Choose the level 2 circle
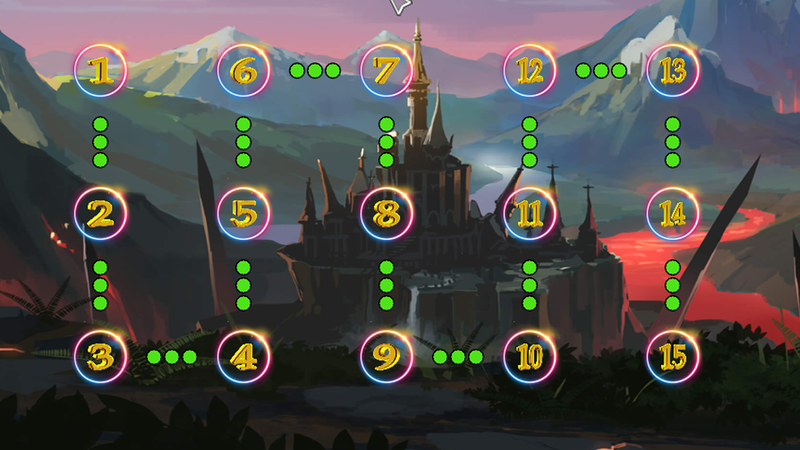 pos(100,213)
